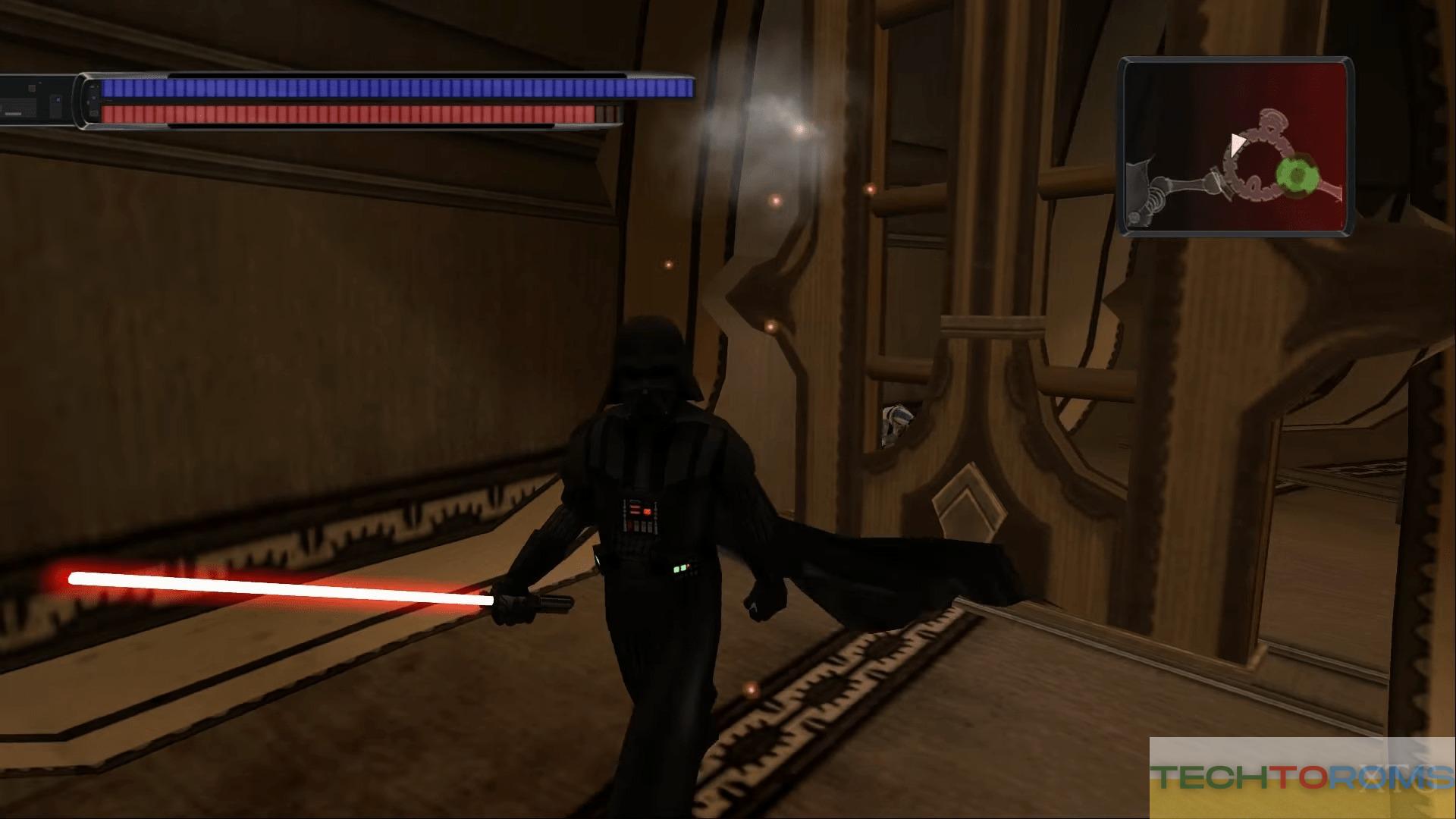Click the minimap in the corner

click(1236, 147)
